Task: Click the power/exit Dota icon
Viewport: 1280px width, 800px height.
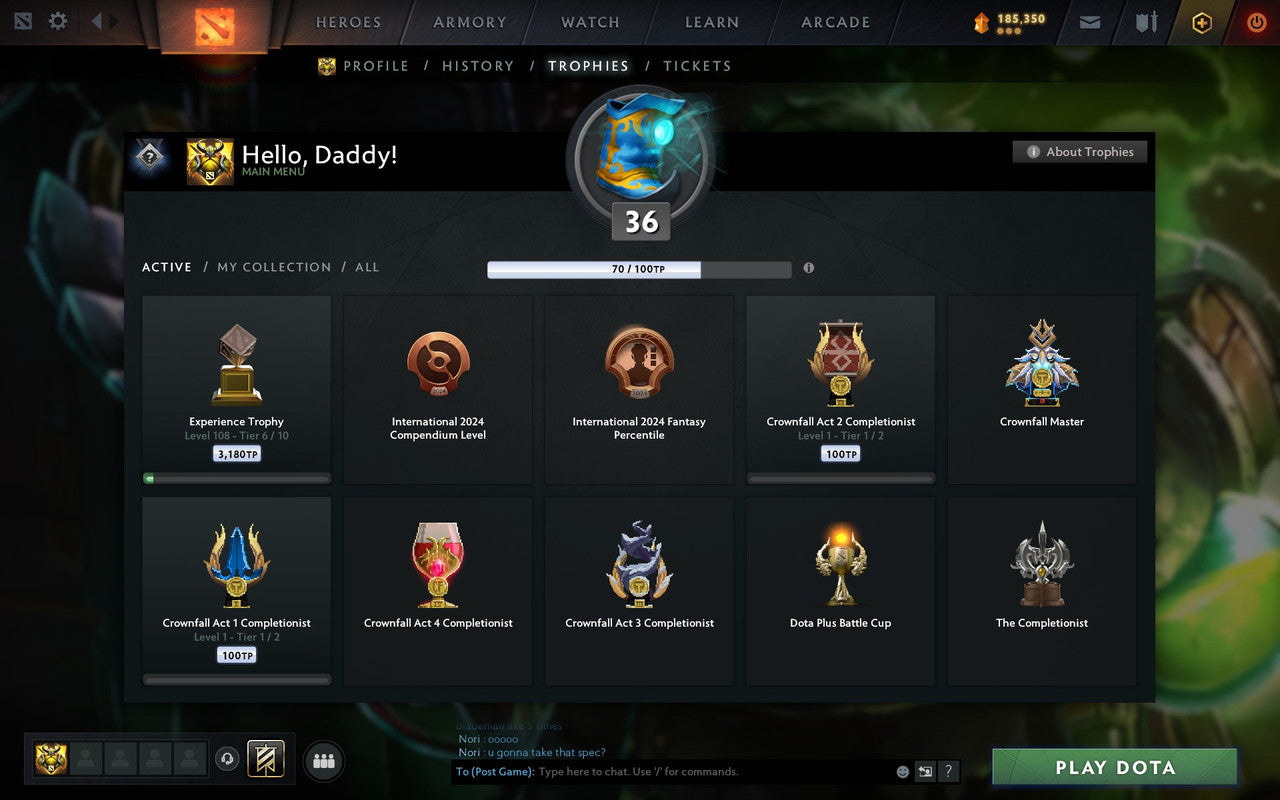Action: [x=1256, y=22]
